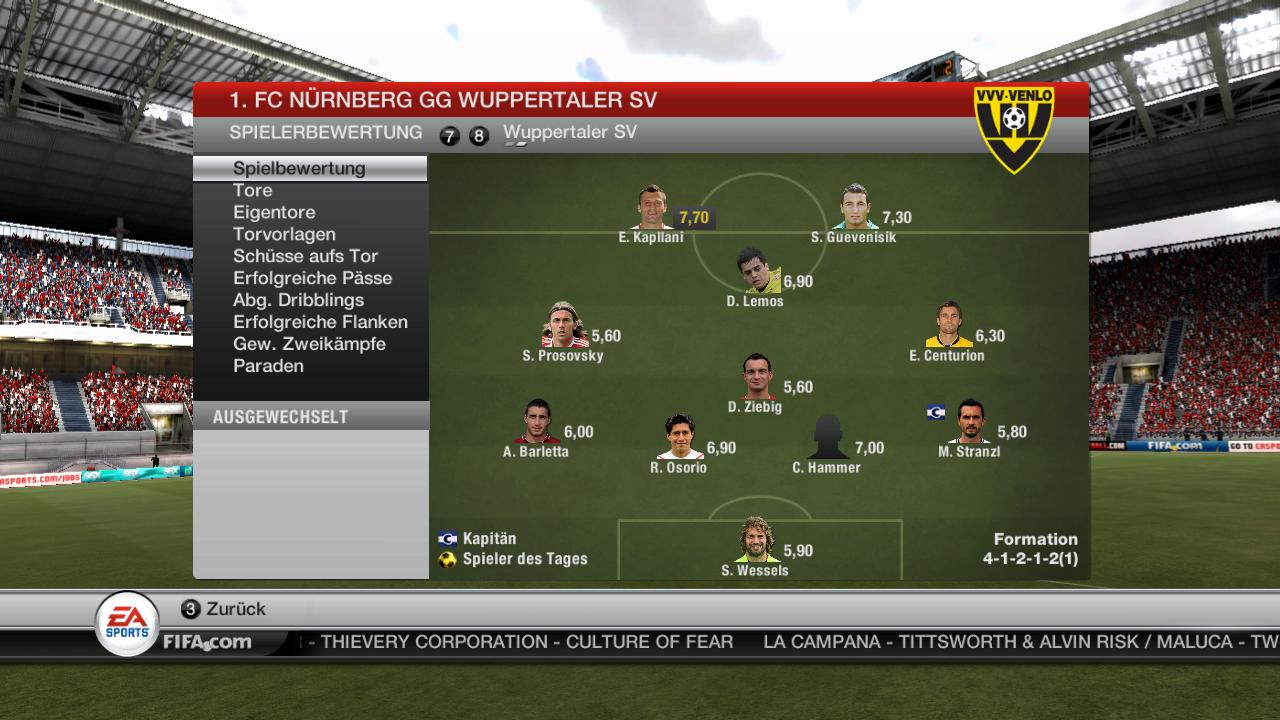Select E. Centurion's portrait
This screenshot has width=1280, height=720.
[x=948, y=325]
